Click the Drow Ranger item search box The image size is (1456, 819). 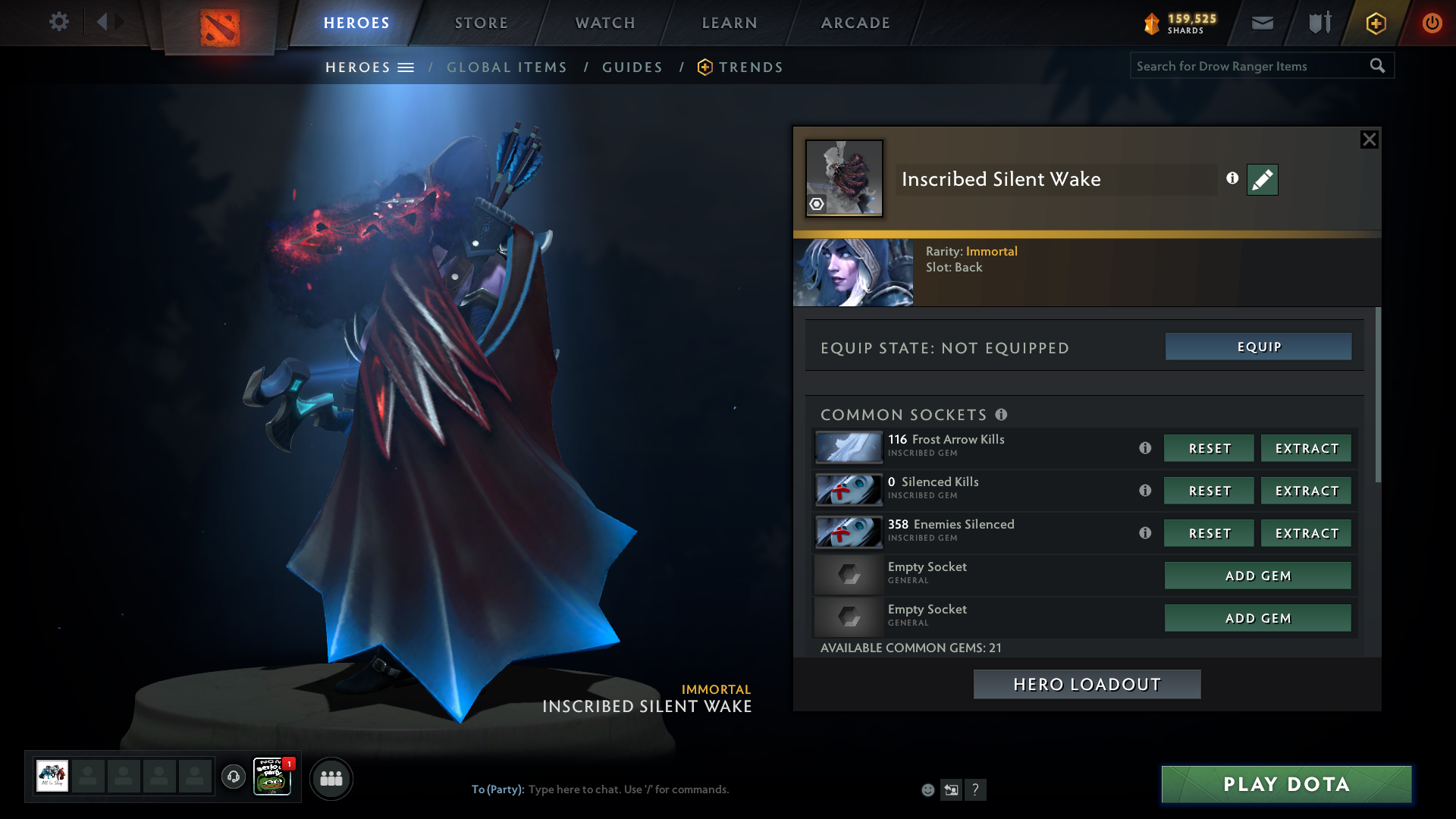click(x=1250, y=66)
